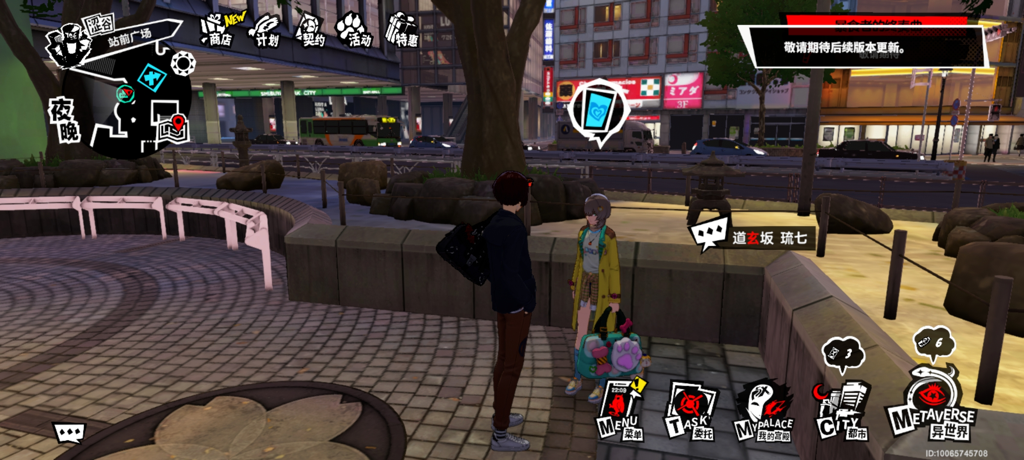Open the TASK 委托 button
The height and width of the screenshot is (460, 1024).
click(x=688, y=408)
